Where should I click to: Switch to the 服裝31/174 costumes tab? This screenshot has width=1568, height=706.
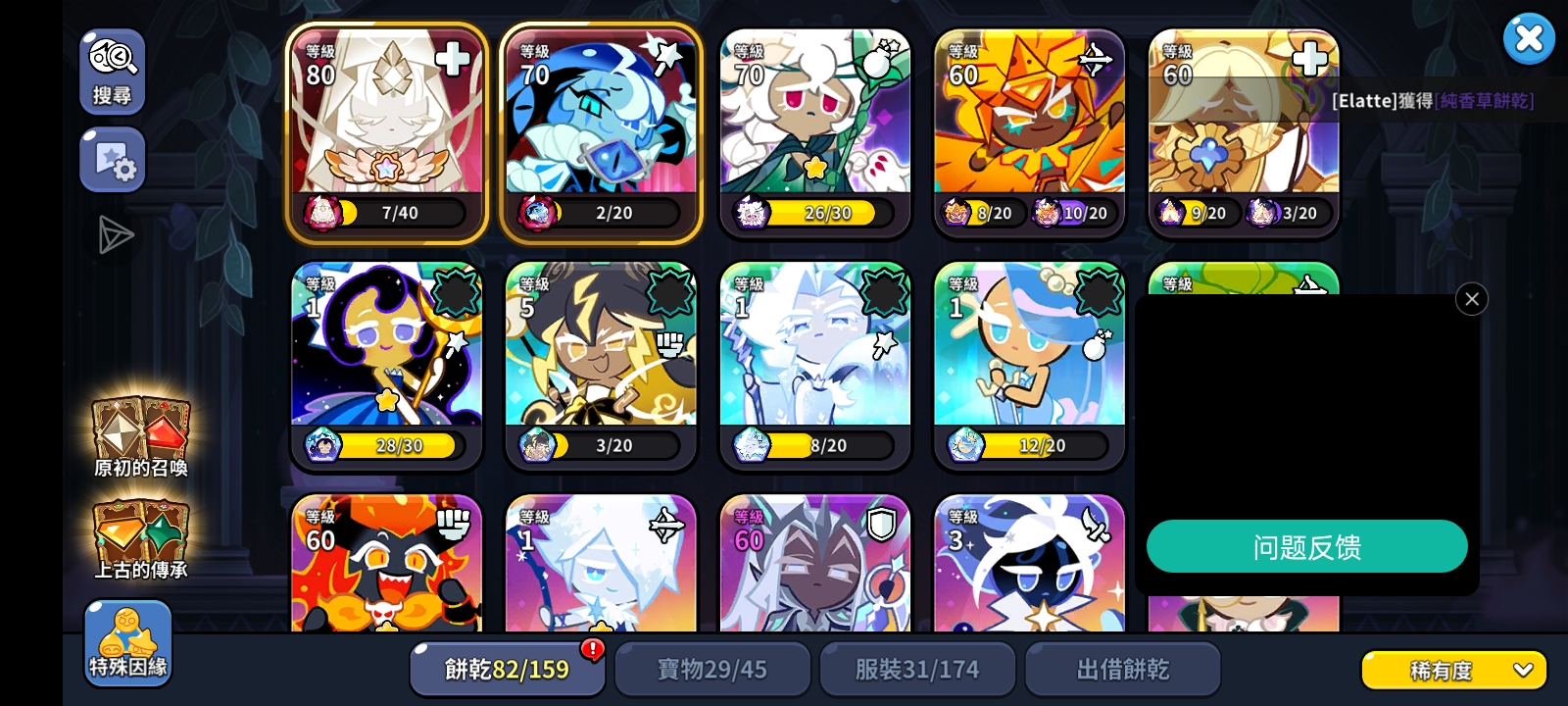click(917, 669)
